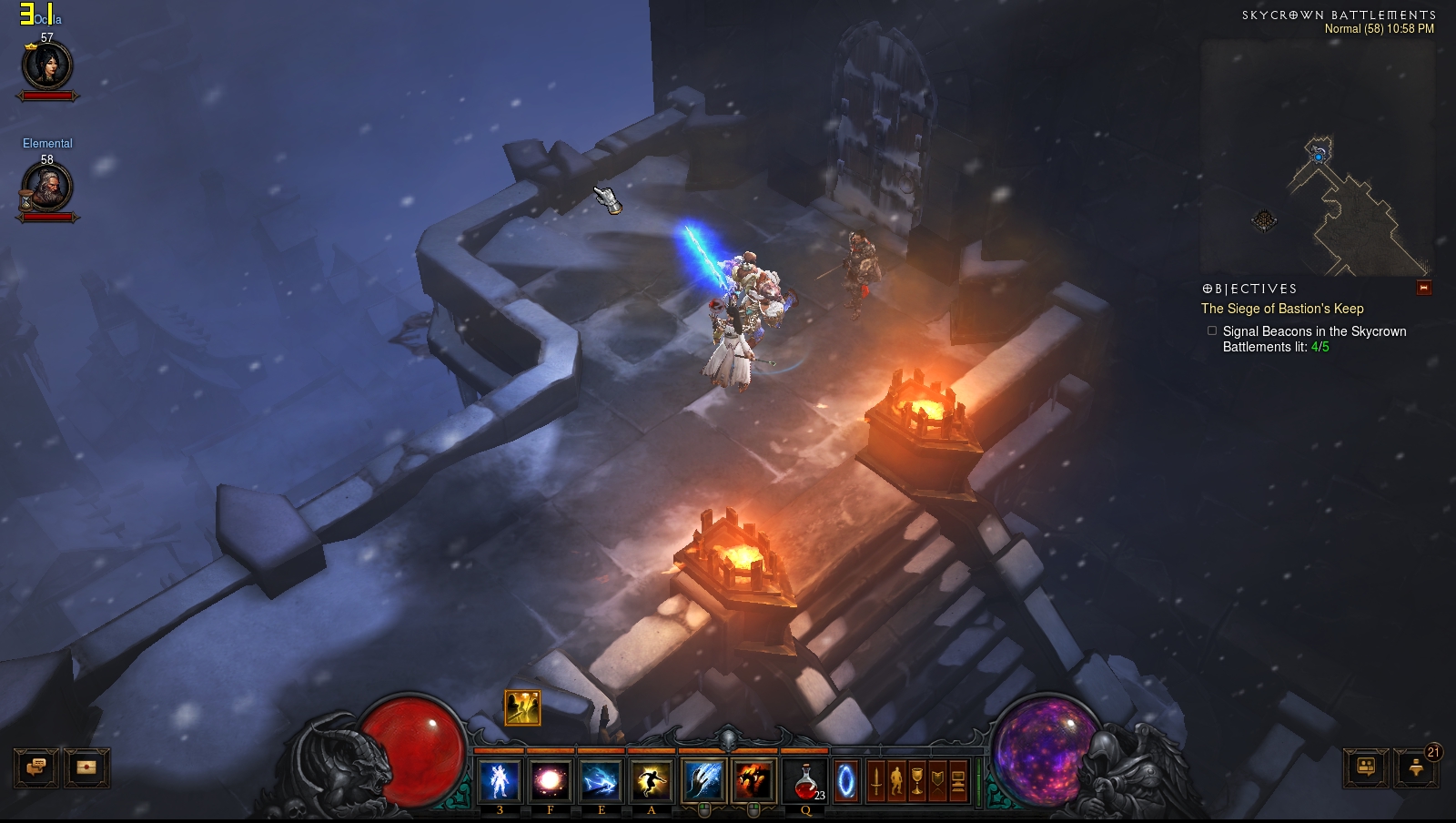Open notifications button with 21 badge
This screenshot has height=823, width=1456.
pos(1416,767)
